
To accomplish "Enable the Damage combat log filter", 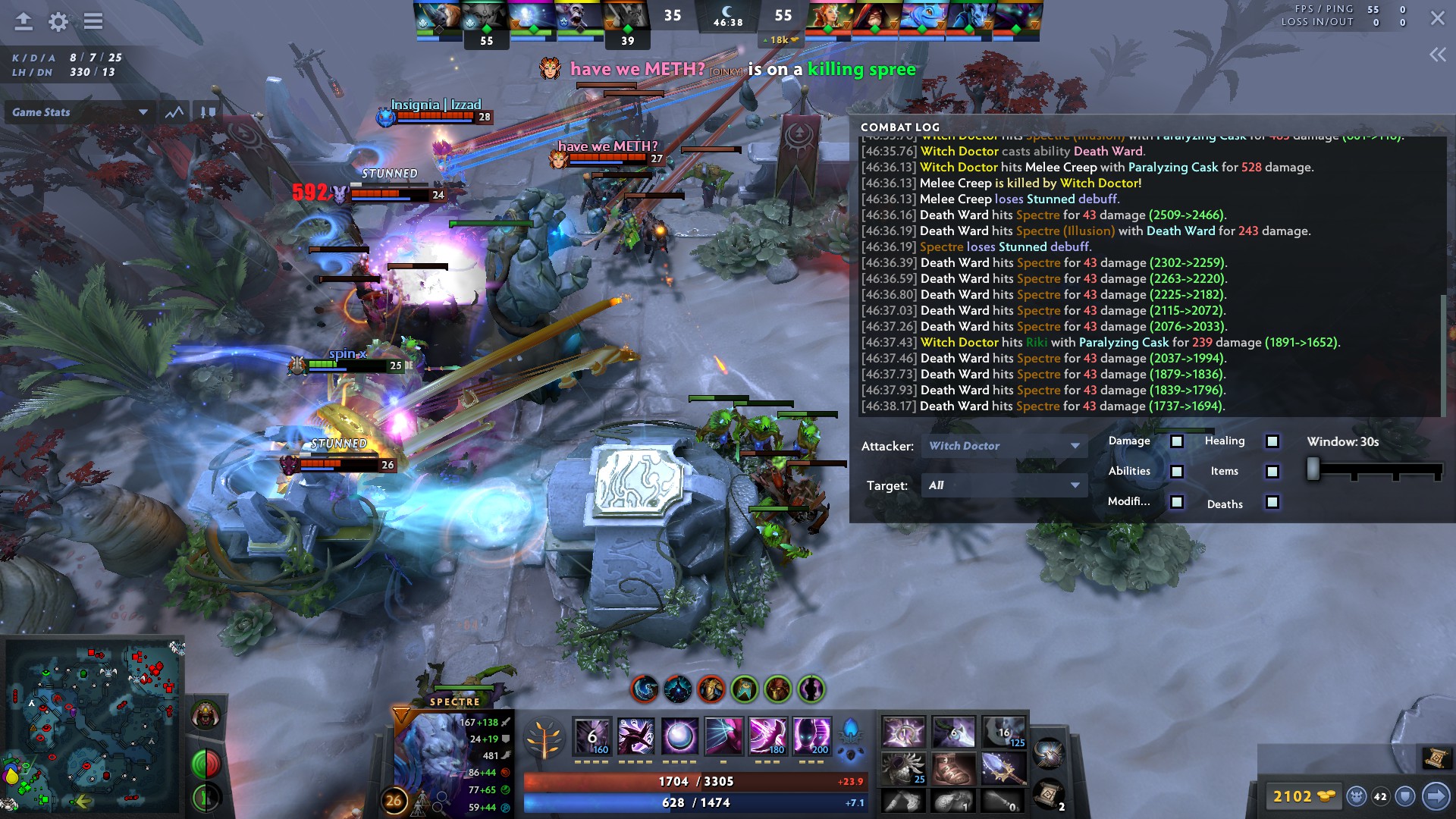I will pyautogui.click(x=1175, y=441).
